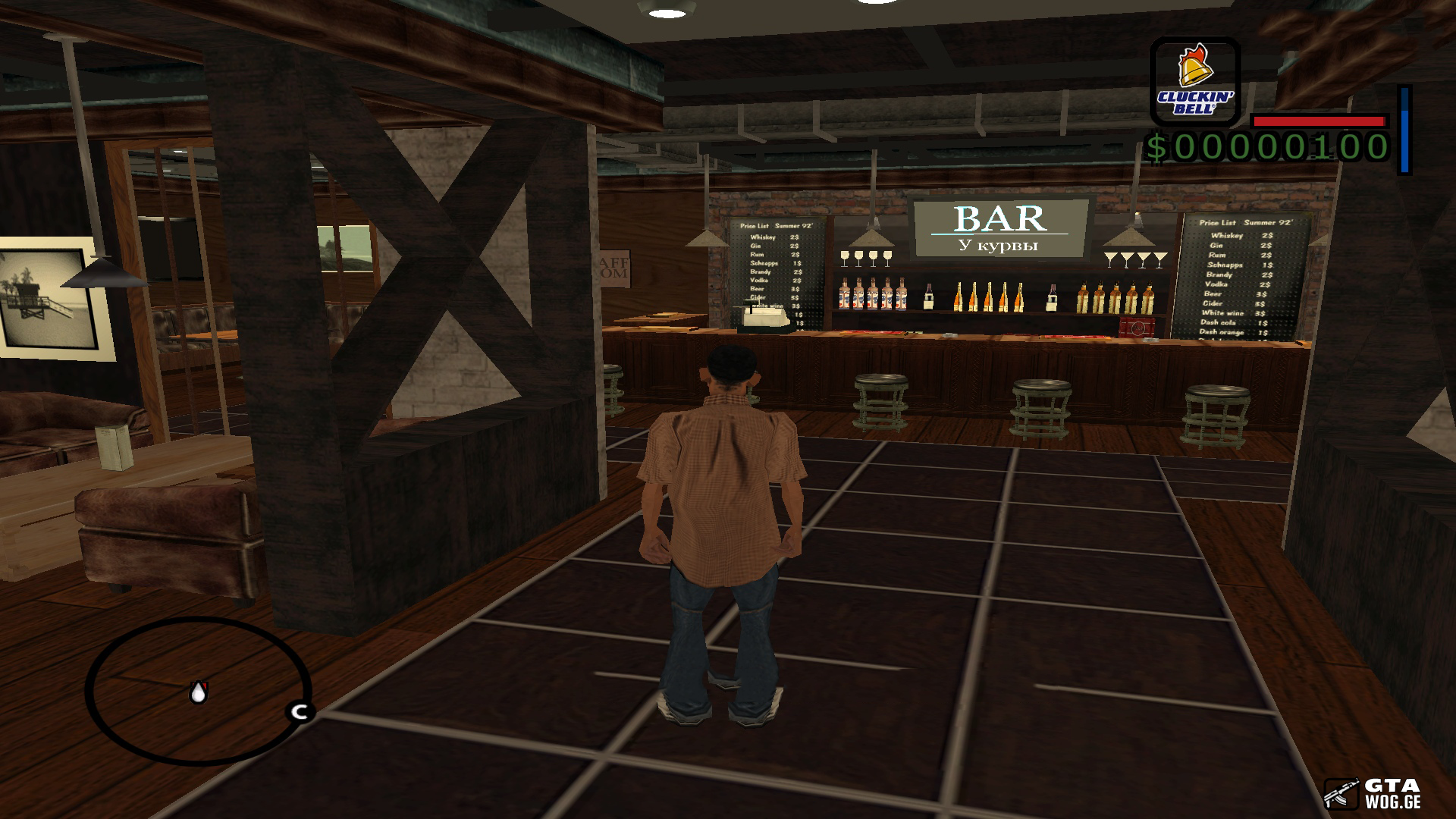The image size is (1456, 819).
Task: Open the GTA WOG.GE watermark link
Action: [x=1372, y=792]
